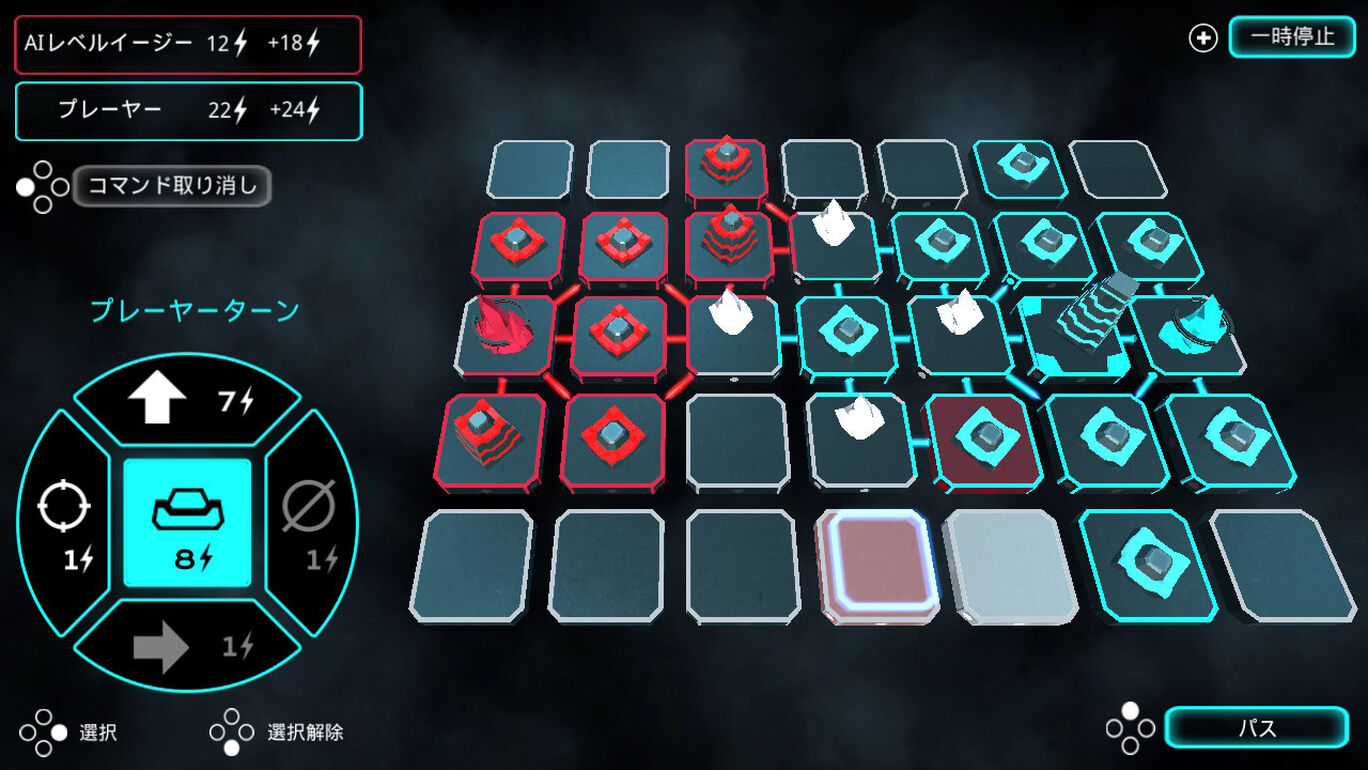The image size is (1368, 770).
Task: Choose the crossed-circle cancel command
Action: click(310, 523)
